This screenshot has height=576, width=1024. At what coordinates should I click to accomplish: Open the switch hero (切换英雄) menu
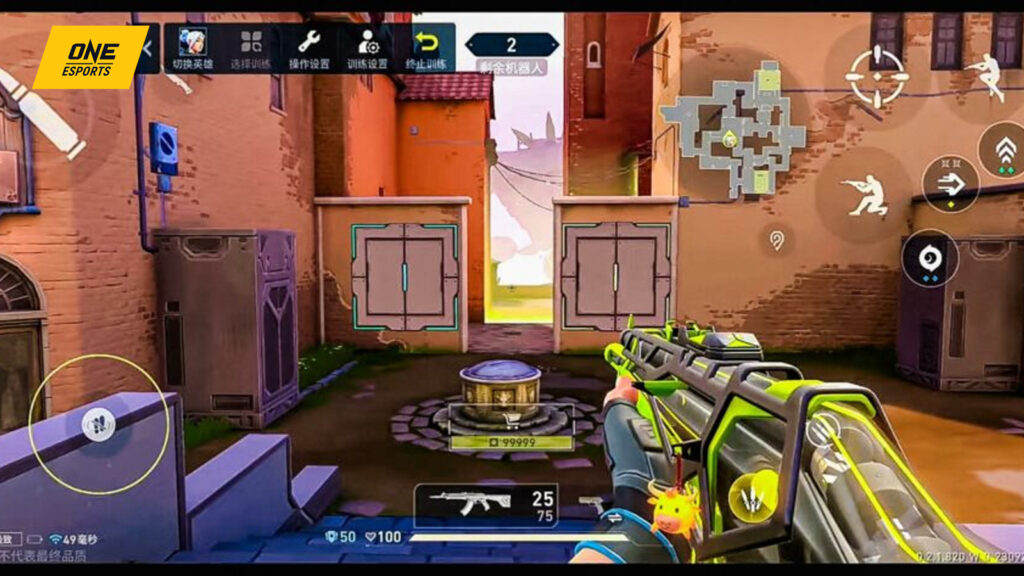(194, 47)
